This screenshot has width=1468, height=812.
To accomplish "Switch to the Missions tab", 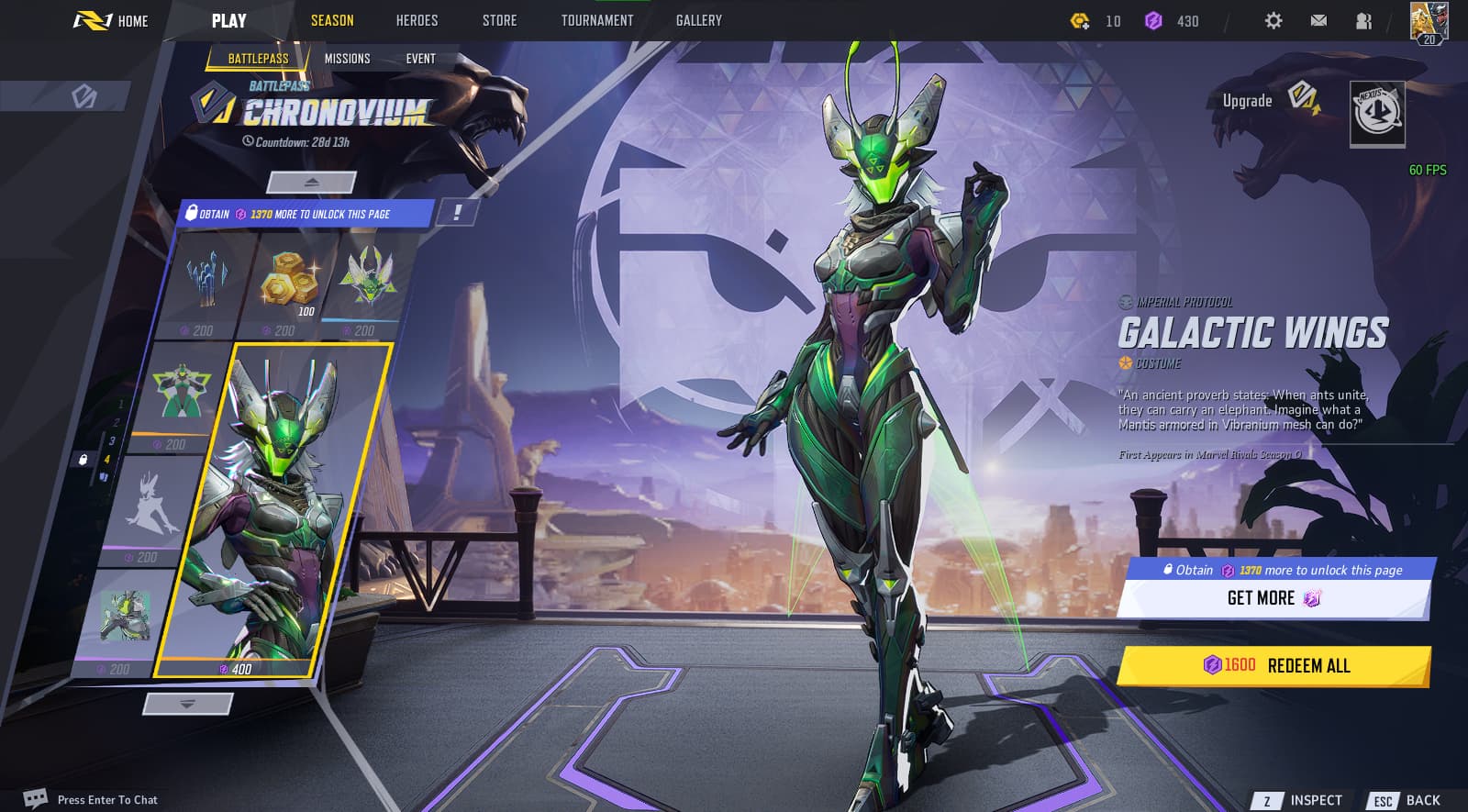I will (347, 59).
